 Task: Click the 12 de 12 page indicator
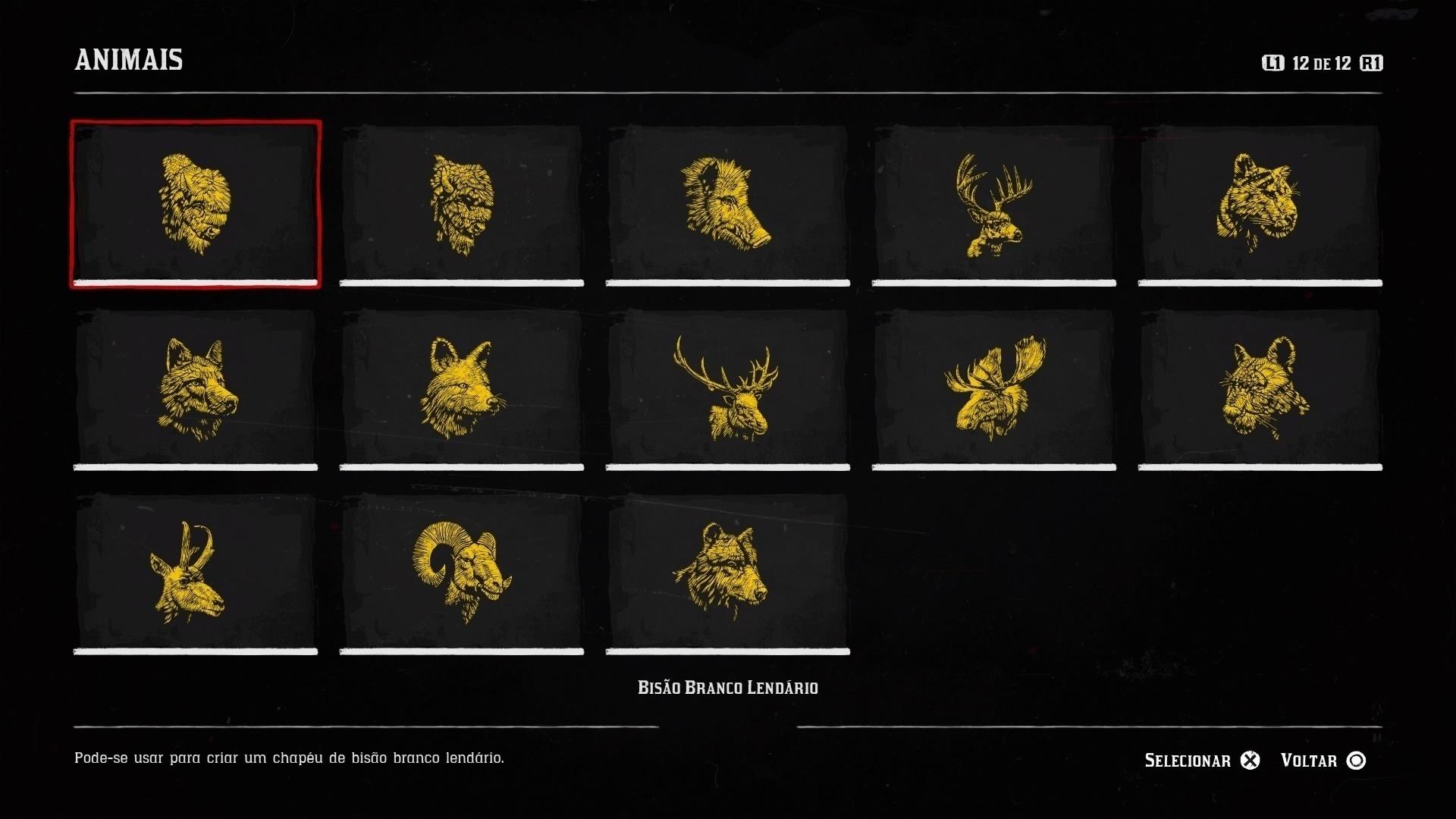tap(1318, 64)
